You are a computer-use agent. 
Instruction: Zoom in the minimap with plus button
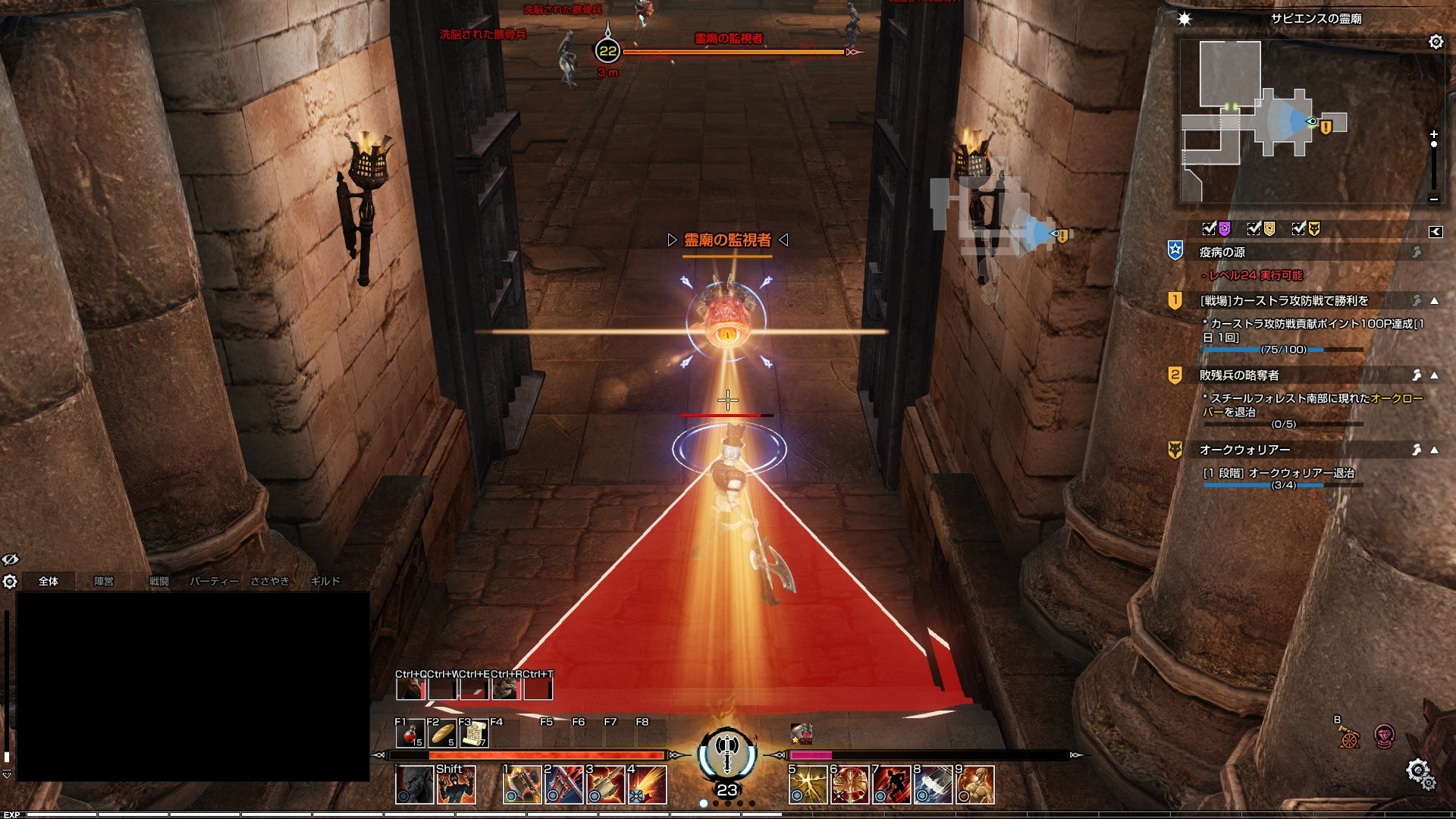tap(1433, 134)
